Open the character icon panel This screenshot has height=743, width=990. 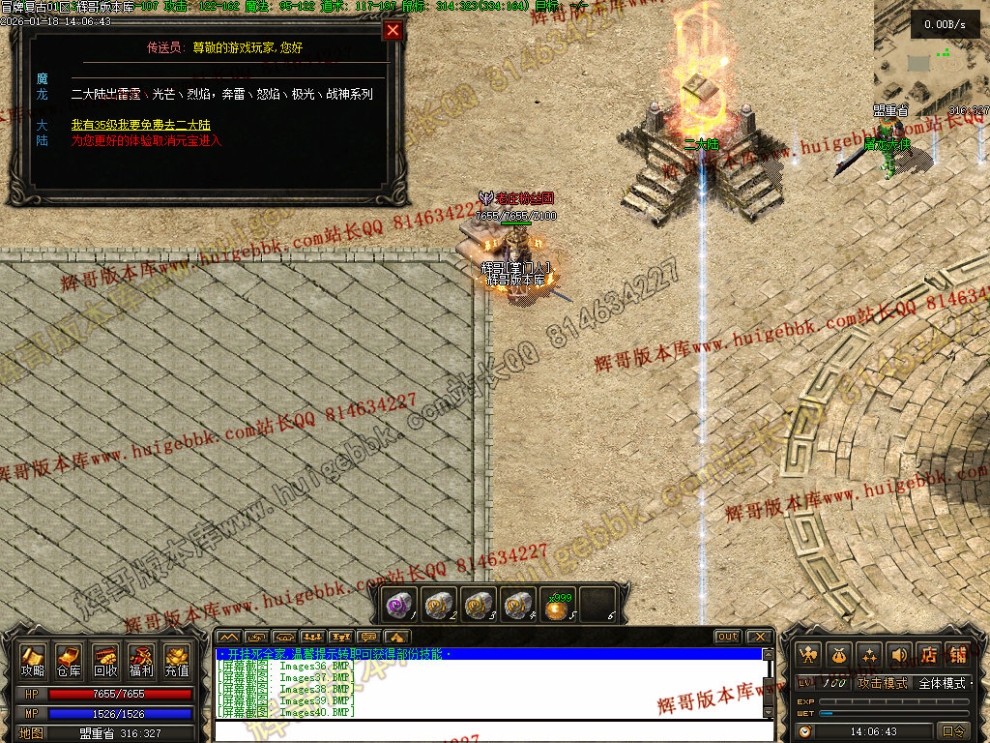pyautogui.click(x=809, y=655)
